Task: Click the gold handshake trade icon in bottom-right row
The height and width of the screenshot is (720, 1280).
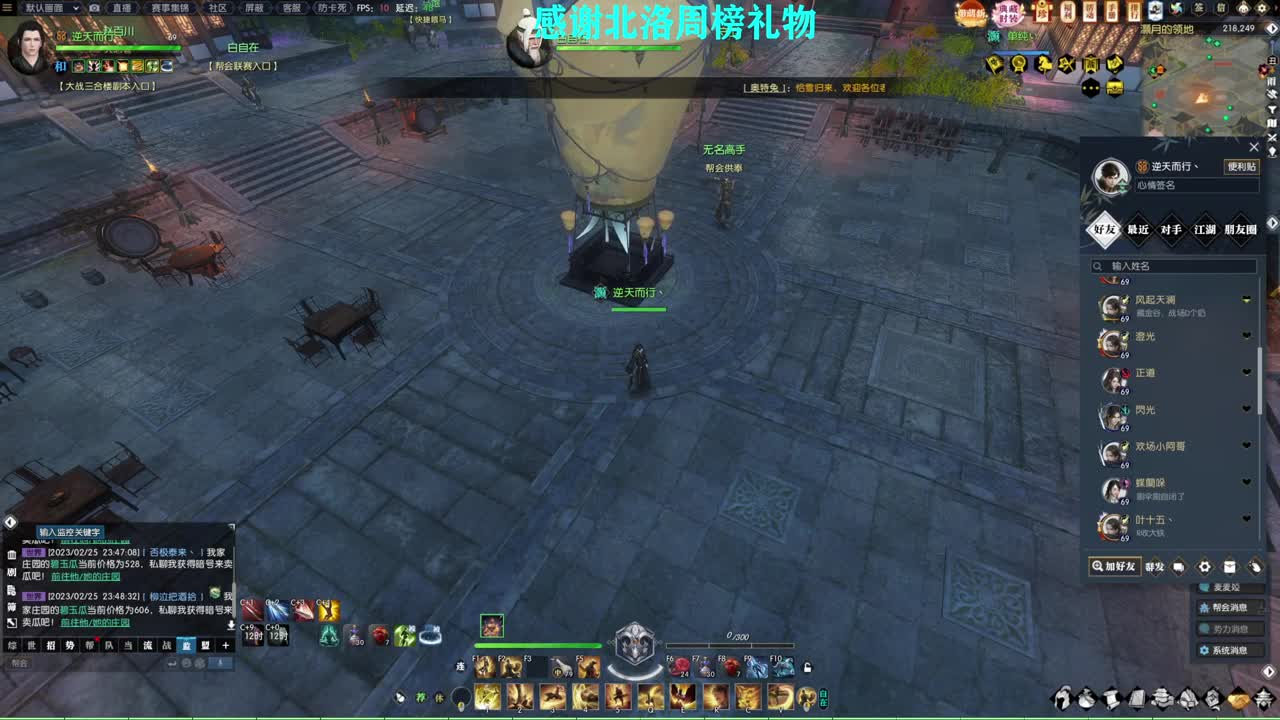Action: [1239, 698]
